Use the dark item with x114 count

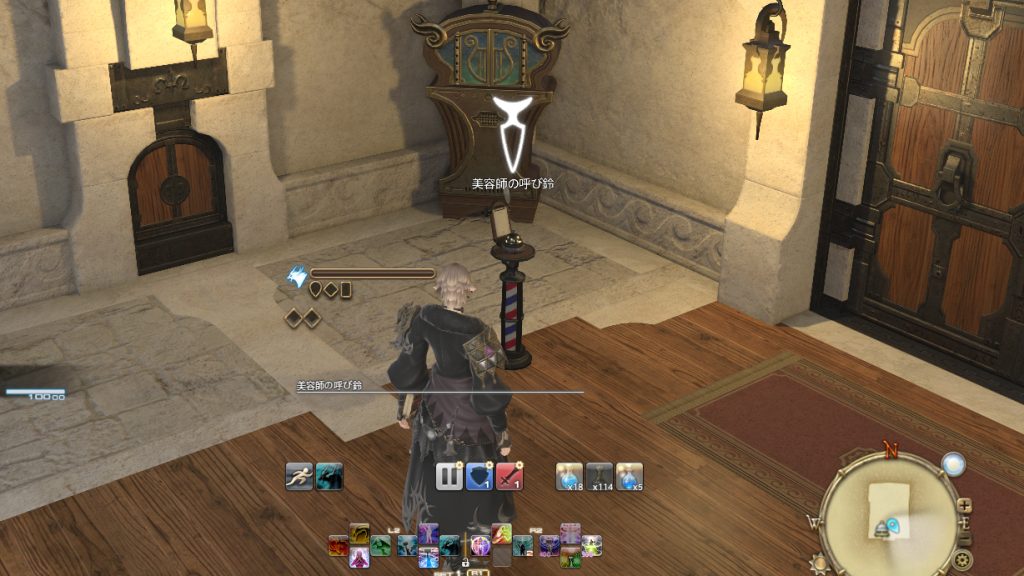point(599,476)
